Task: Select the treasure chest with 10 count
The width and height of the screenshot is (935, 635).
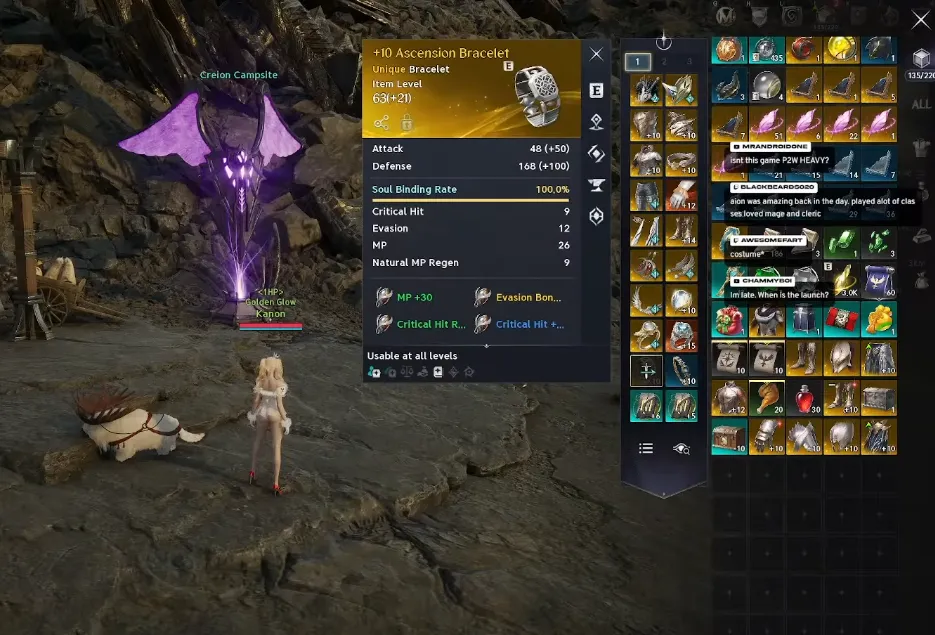Action: 727,436
